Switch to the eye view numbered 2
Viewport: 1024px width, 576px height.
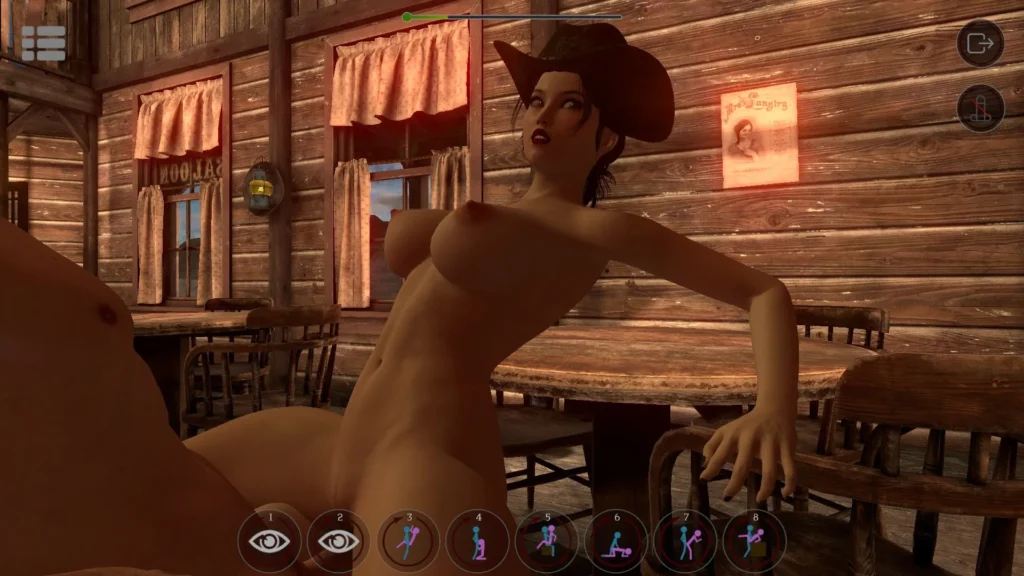tap(339, 541)
